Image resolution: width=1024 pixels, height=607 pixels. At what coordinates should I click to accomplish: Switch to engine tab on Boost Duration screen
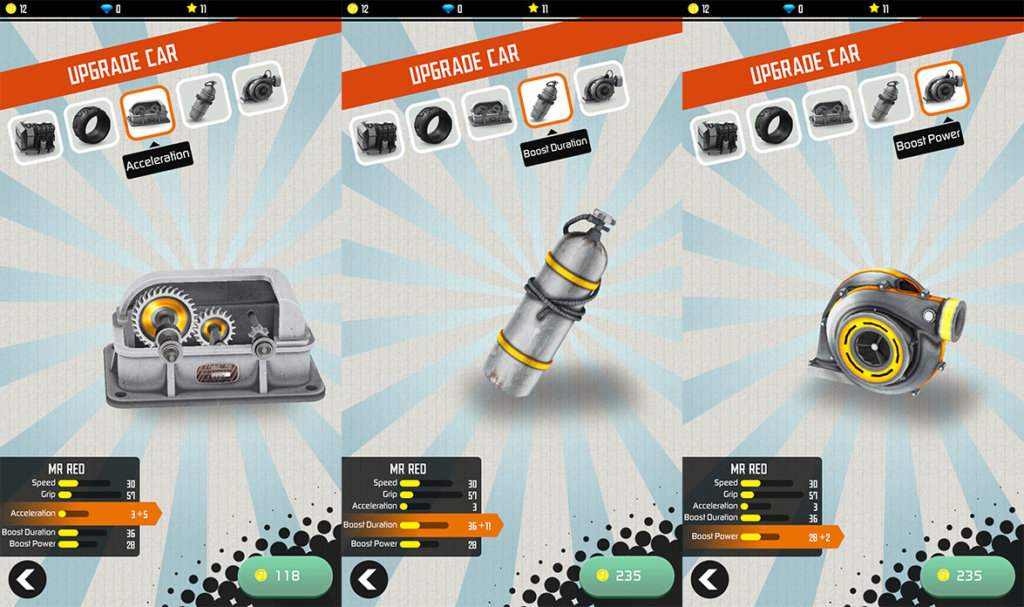click(x=377, y=136)
